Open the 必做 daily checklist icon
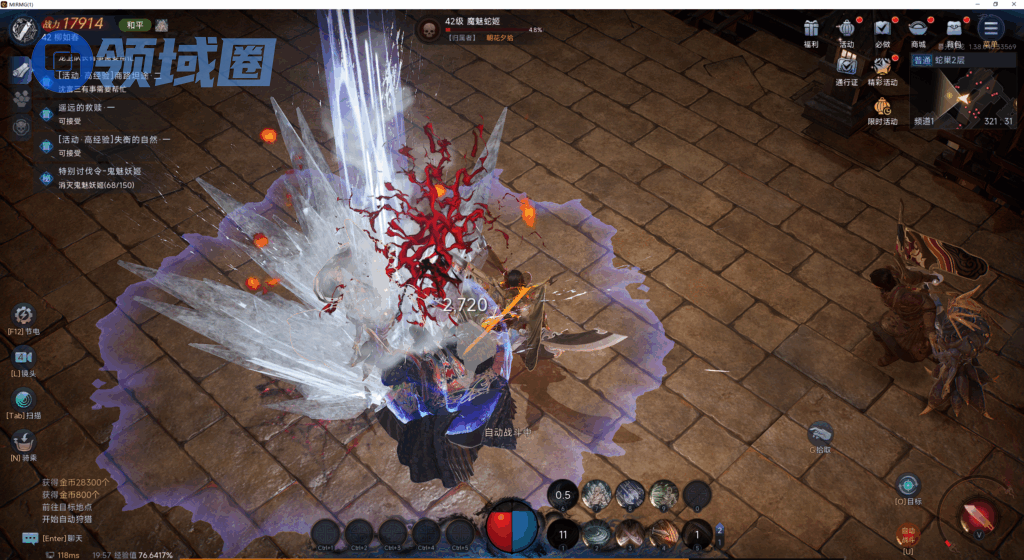1024x560 pixels. [882, 30]
